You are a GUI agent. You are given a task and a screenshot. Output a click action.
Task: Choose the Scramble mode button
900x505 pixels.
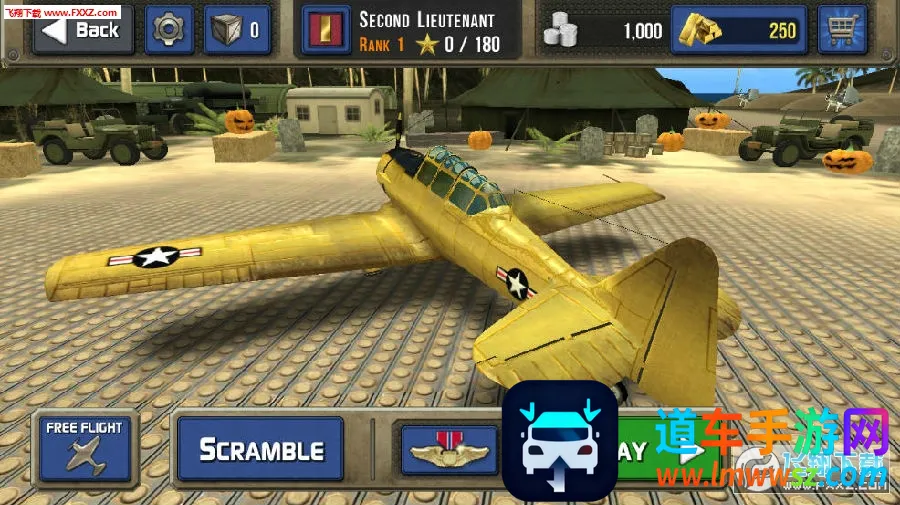260,450
